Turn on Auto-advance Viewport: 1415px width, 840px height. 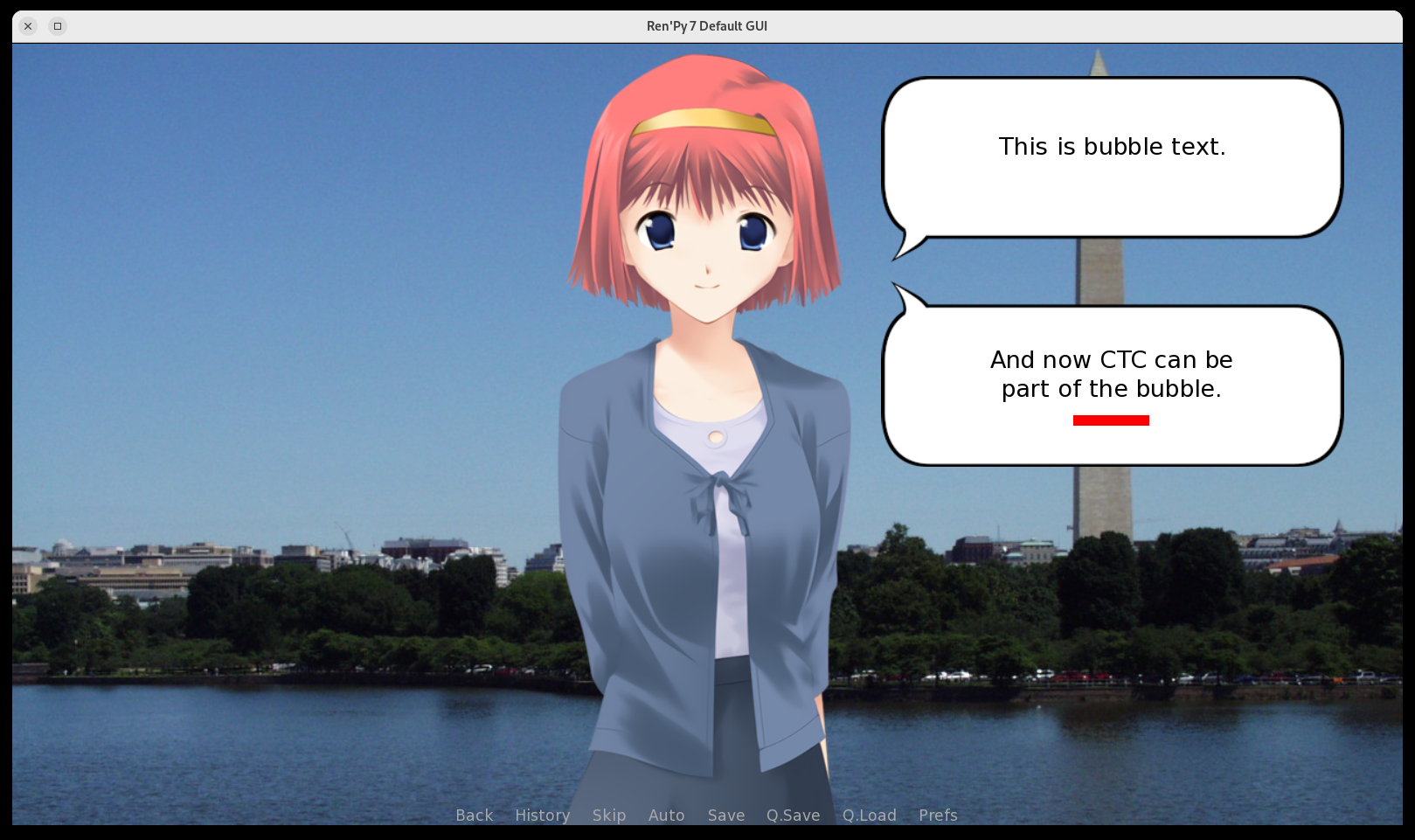pyautogui.click(x=666, y=815)
